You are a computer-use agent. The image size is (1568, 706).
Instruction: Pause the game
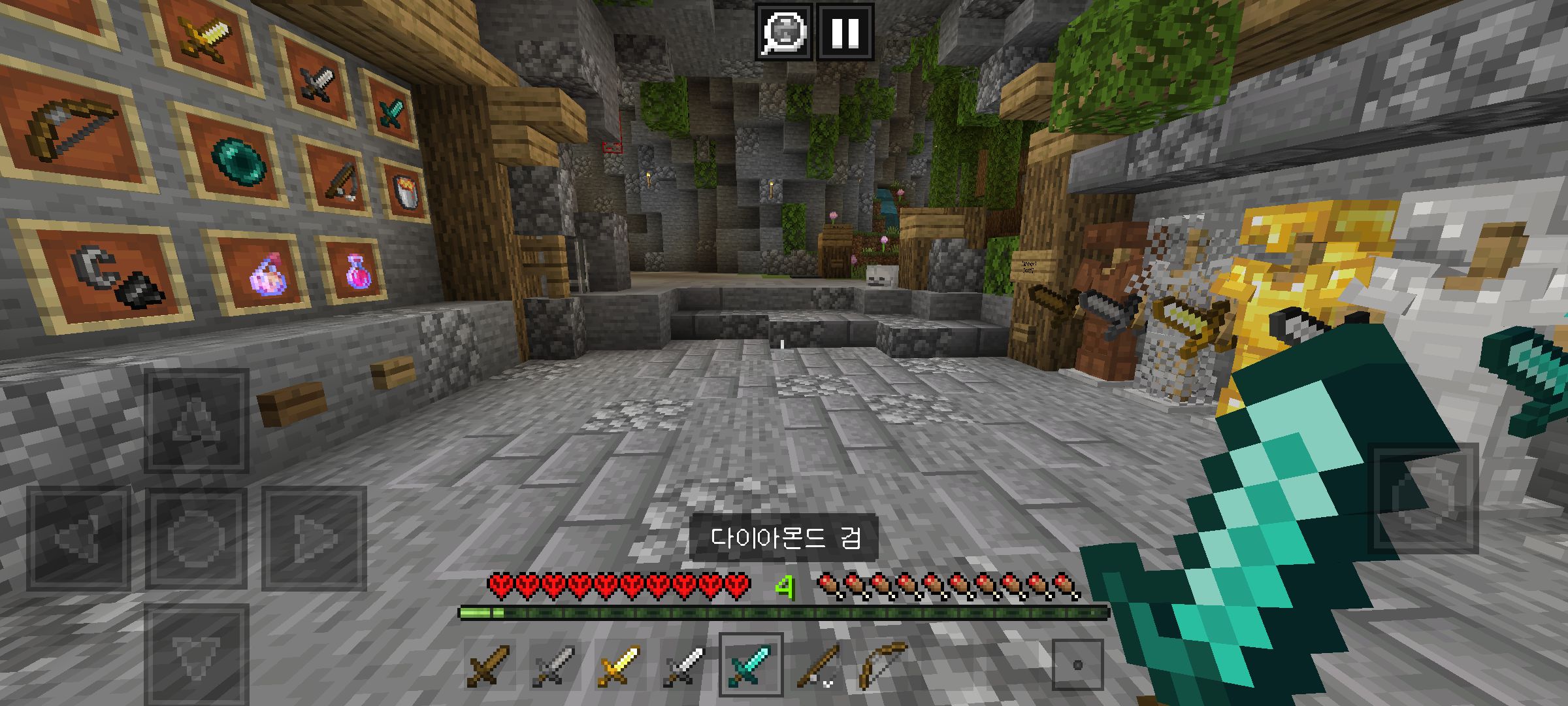click(x=845, y=31)
